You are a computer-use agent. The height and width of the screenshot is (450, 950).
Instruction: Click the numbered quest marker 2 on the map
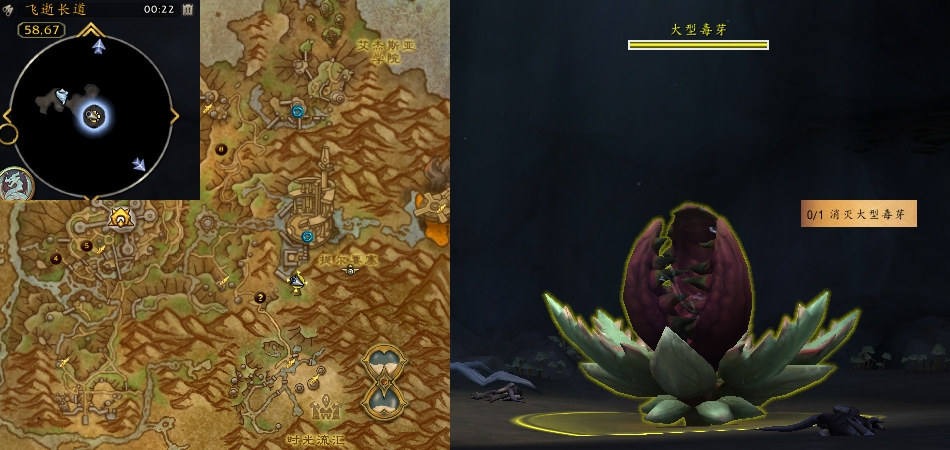[x=261, y=297]
